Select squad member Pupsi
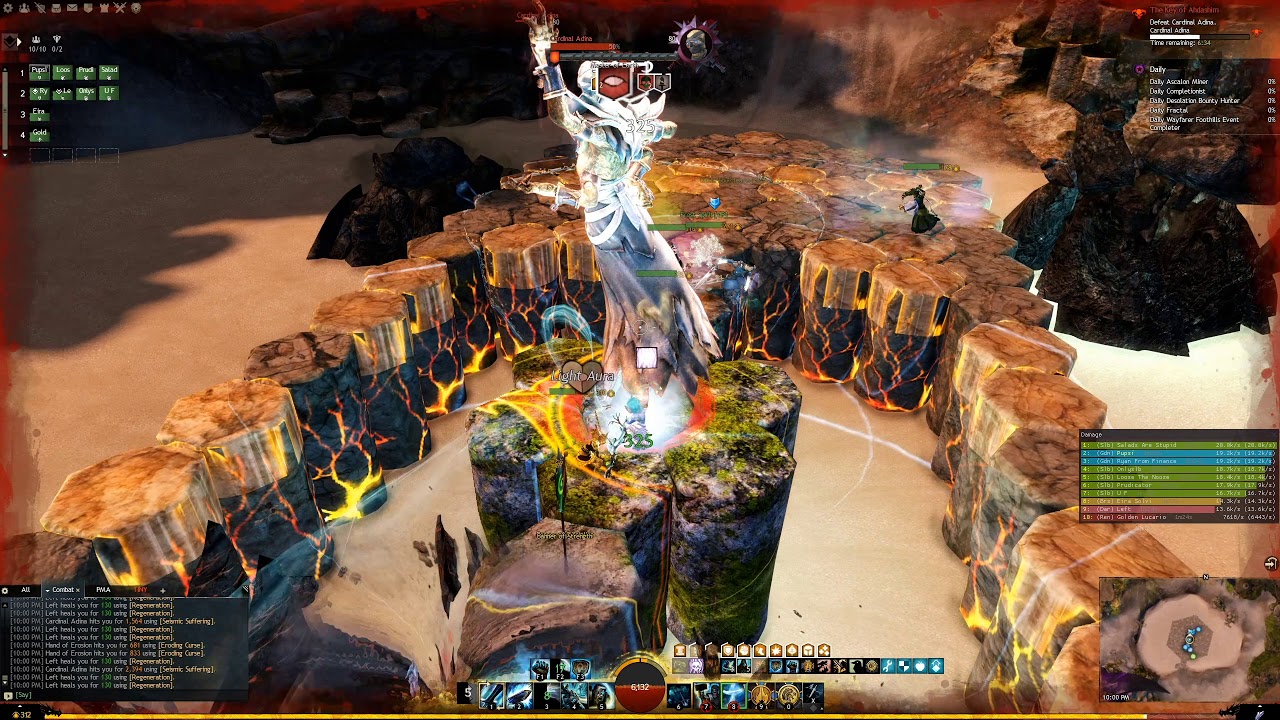 tap(39, 71)
